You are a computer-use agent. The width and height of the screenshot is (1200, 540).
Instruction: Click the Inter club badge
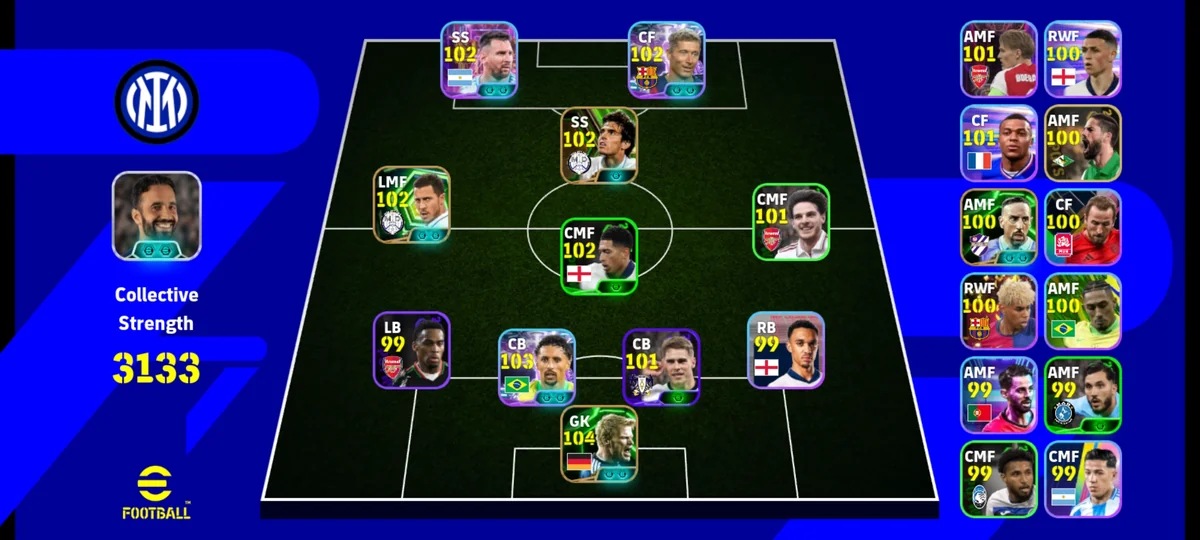(156, 101)
